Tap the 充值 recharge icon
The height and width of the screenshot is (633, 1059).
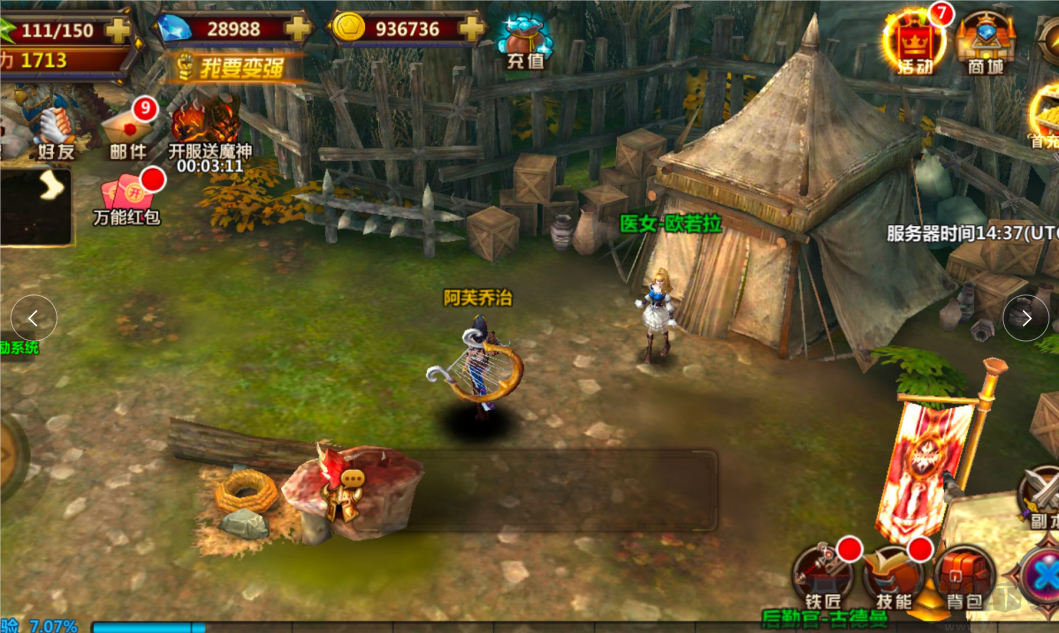pos(525,40)
